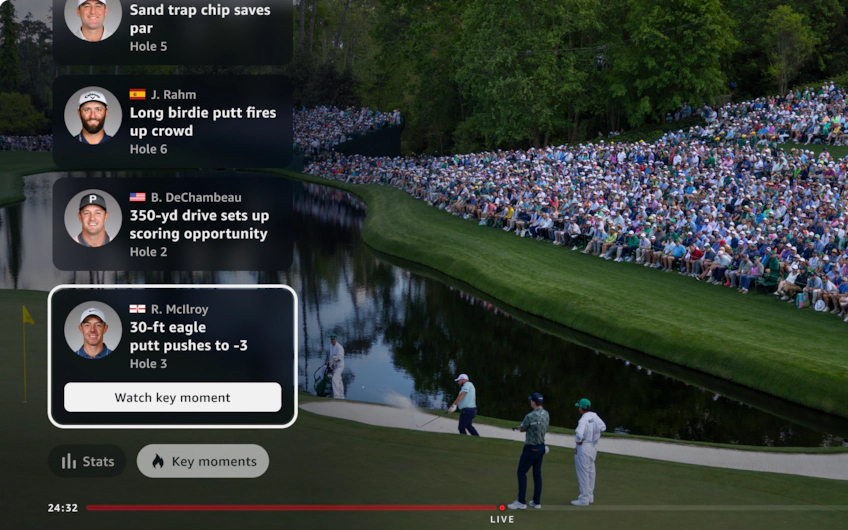Open the Stats panel
848x530 pixels.
pos(87,461)
